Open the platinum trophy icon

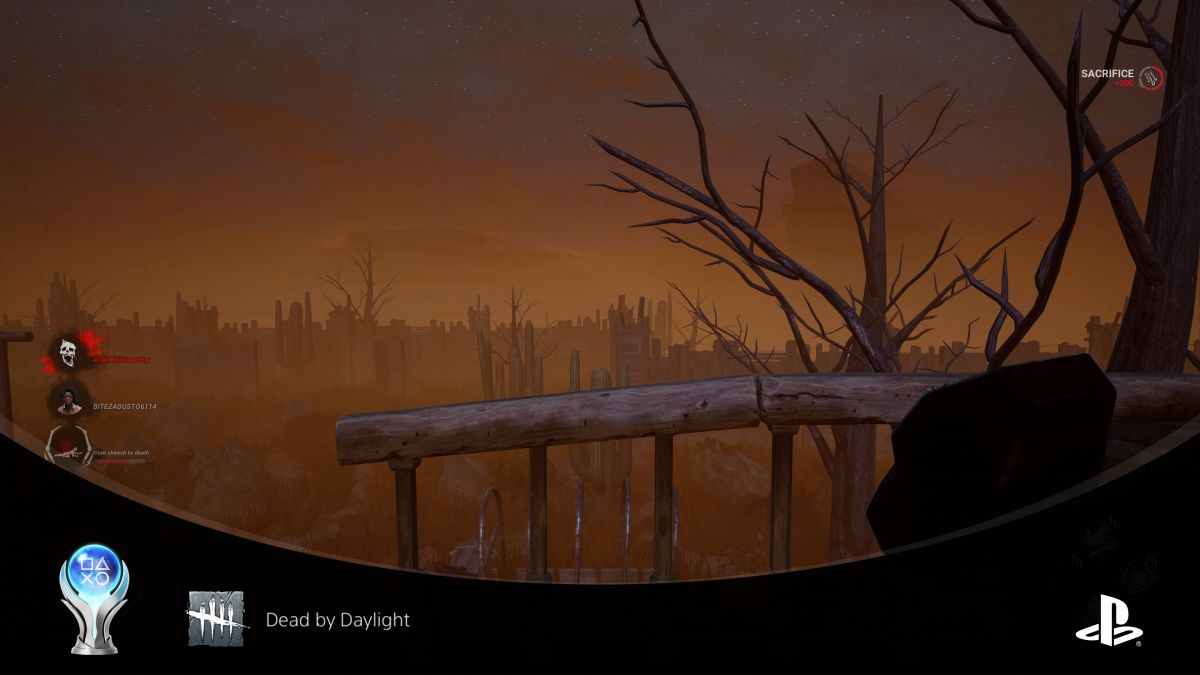[x=94, y=597]
